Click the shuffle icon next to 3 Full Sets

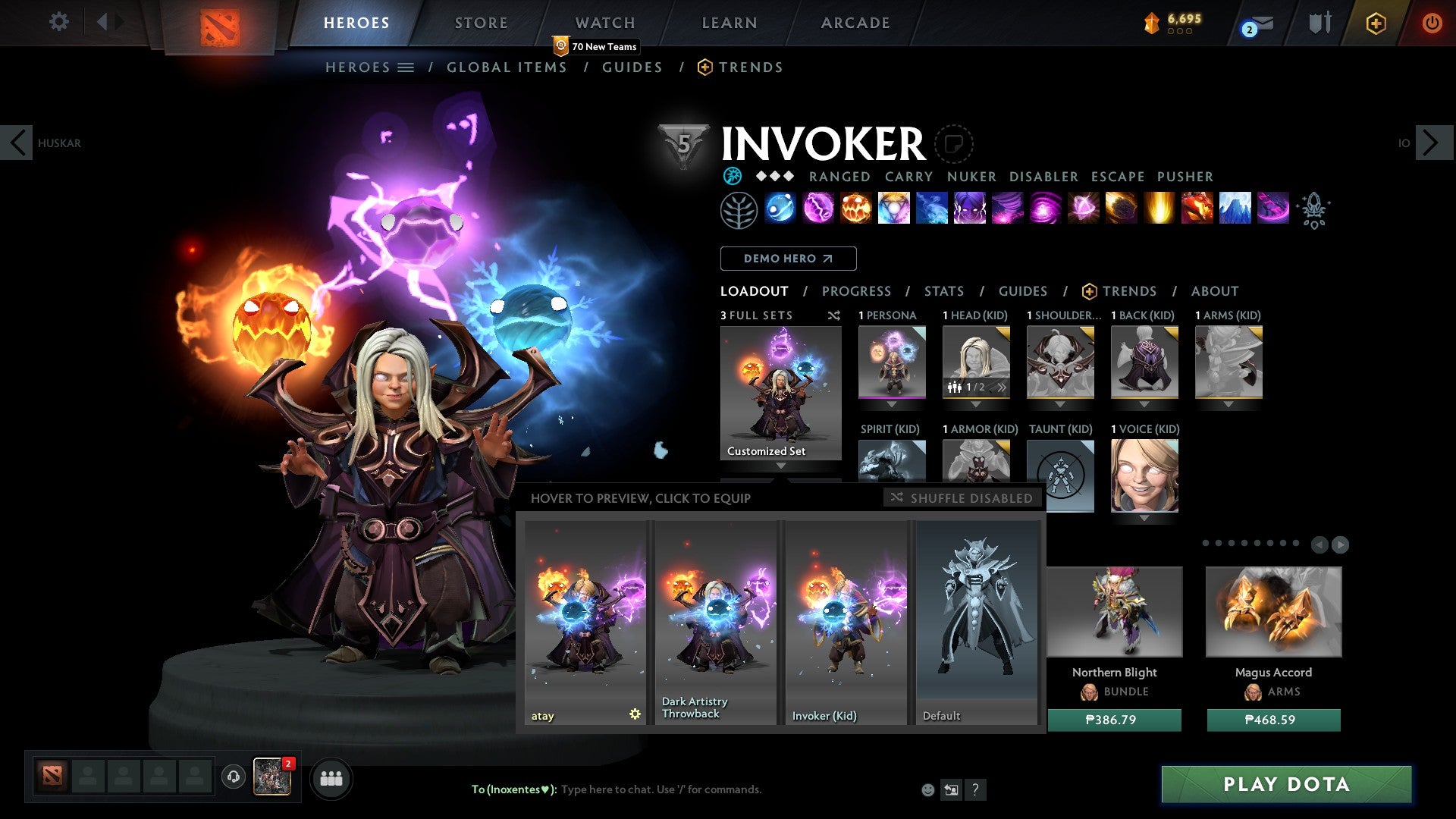point(834,315)
